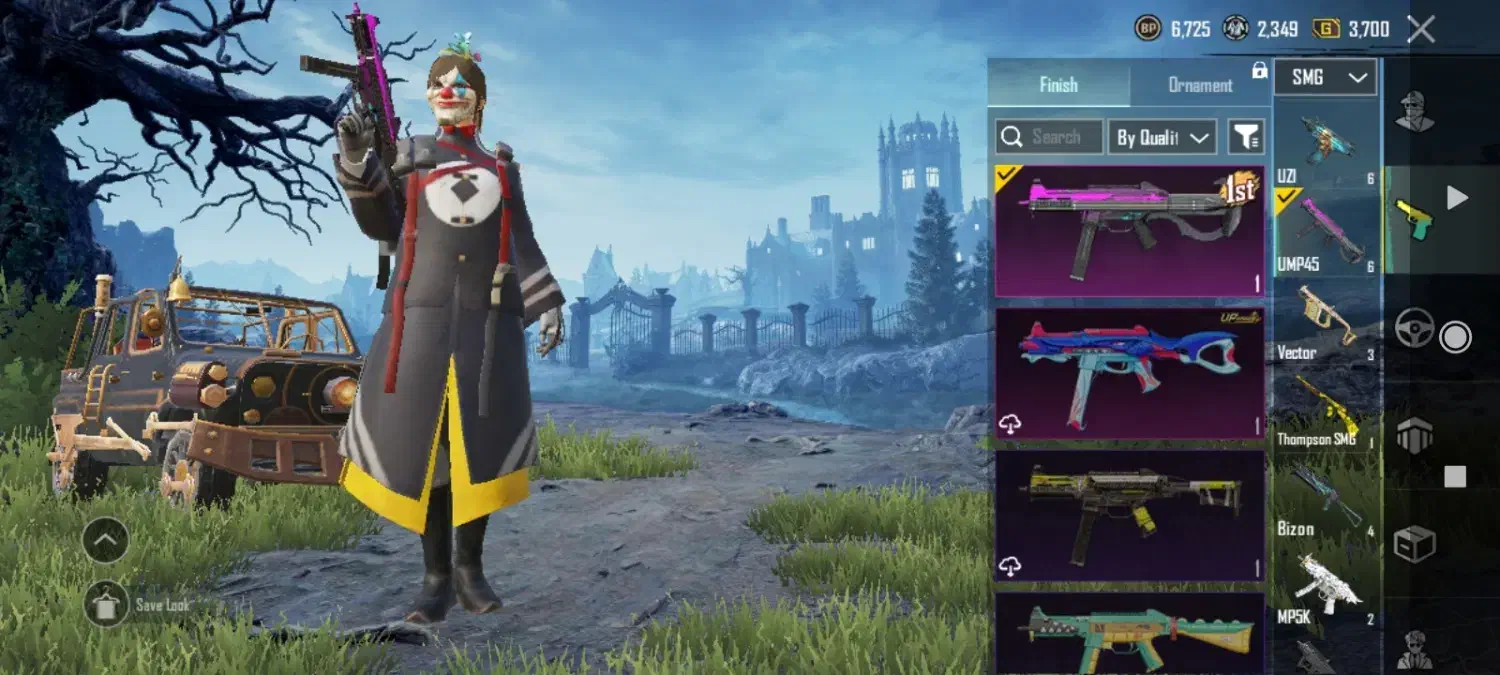
Task: Expand the SMG weapon type dropdown
Action: point(1326,77)
